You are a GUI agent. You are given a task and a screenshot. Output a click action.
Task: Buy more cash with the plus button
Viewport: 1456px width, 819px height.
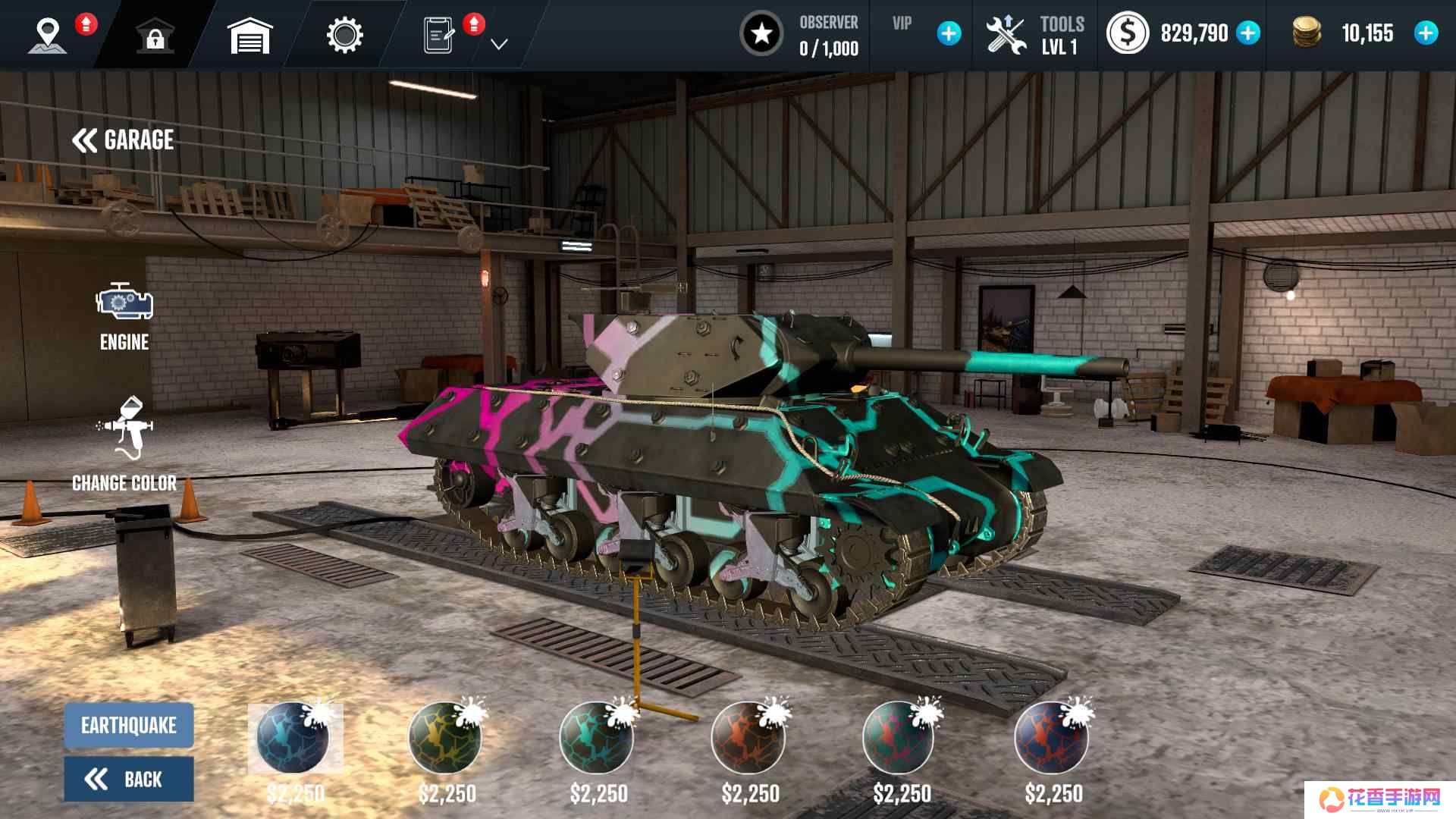pyautogui.click(x=1248, y=33)
